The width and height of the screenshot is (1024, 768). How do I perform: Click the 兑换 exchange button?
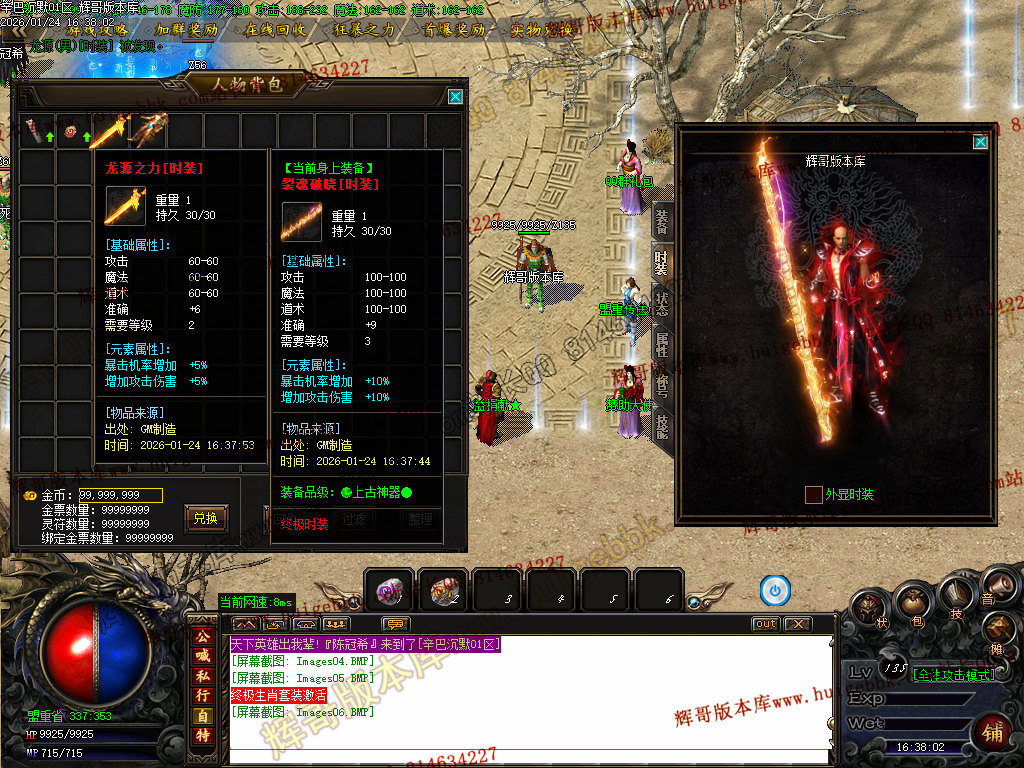pos(205,518)
